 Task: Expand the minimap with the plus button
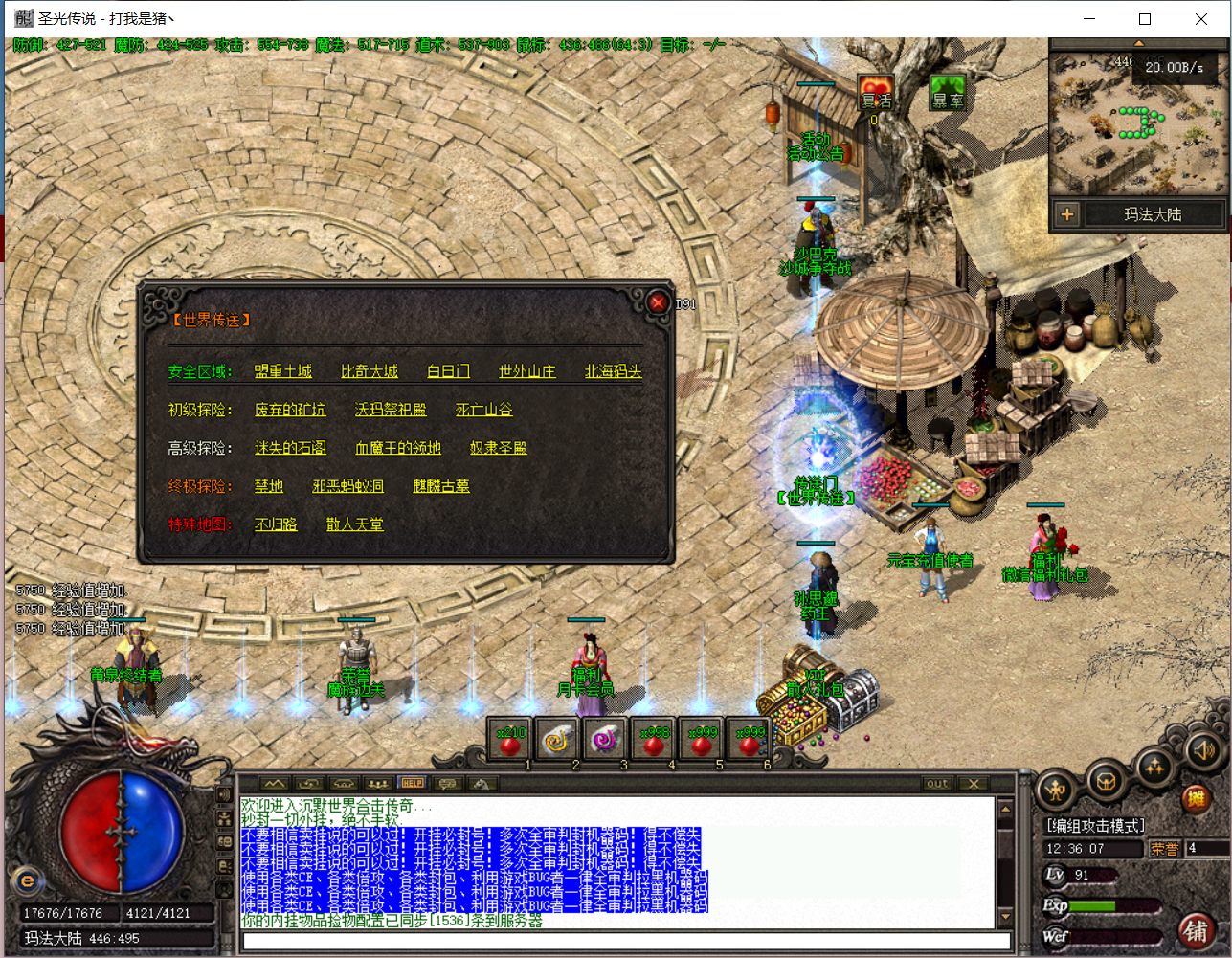(1067, 215)
